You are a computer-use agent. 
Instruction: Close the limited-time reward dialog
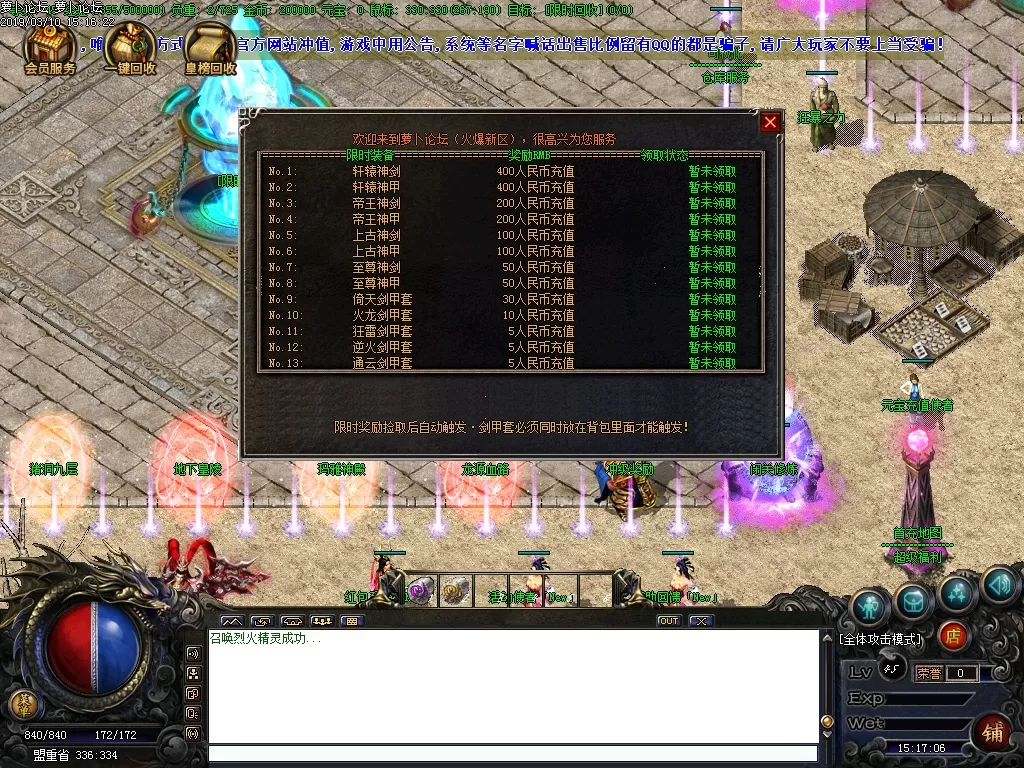pyautogui.click(x=770, y=122)
